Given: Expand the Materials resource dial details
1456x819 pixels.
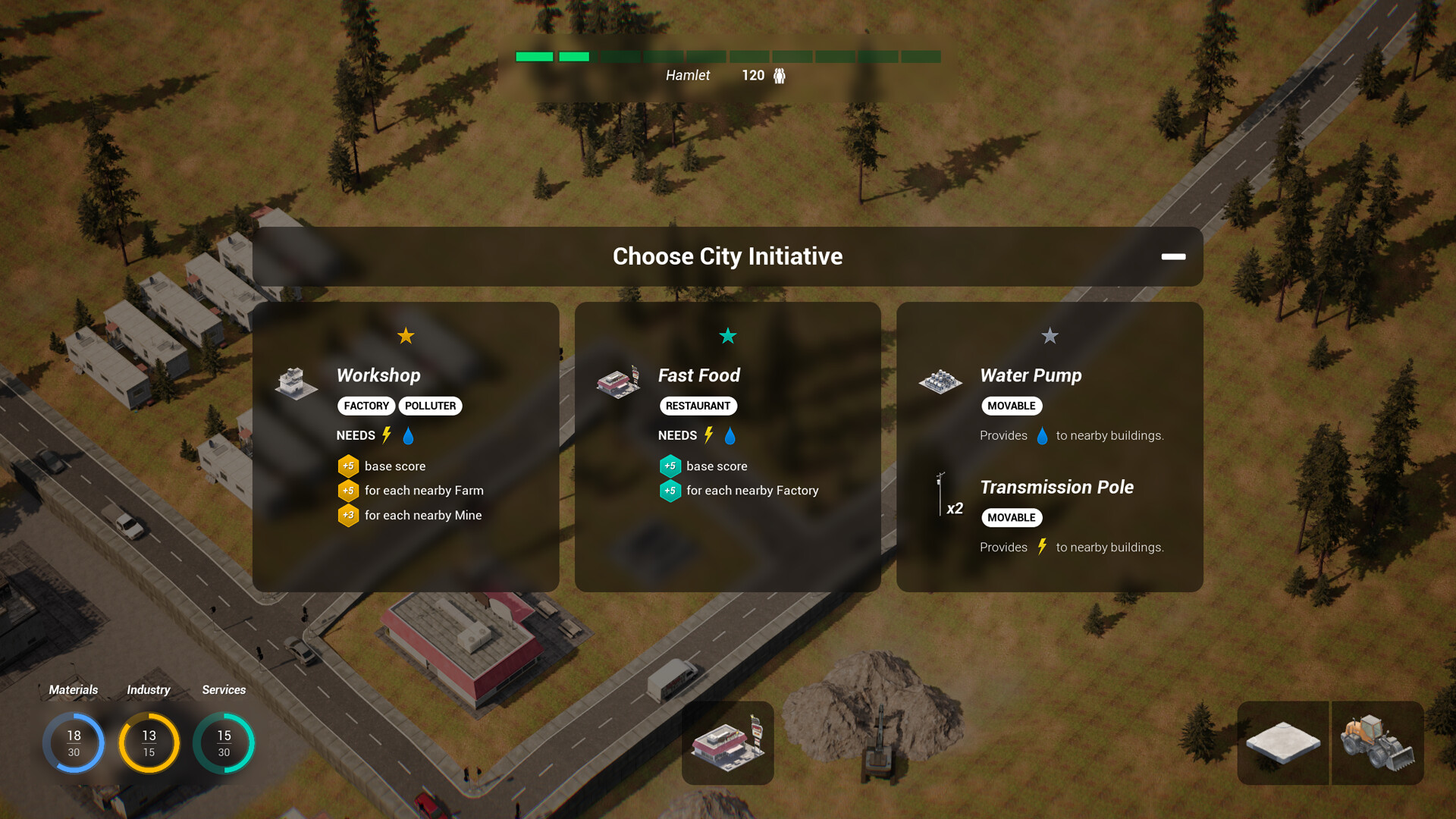Looking at the screenshot, I should (74, 742).
